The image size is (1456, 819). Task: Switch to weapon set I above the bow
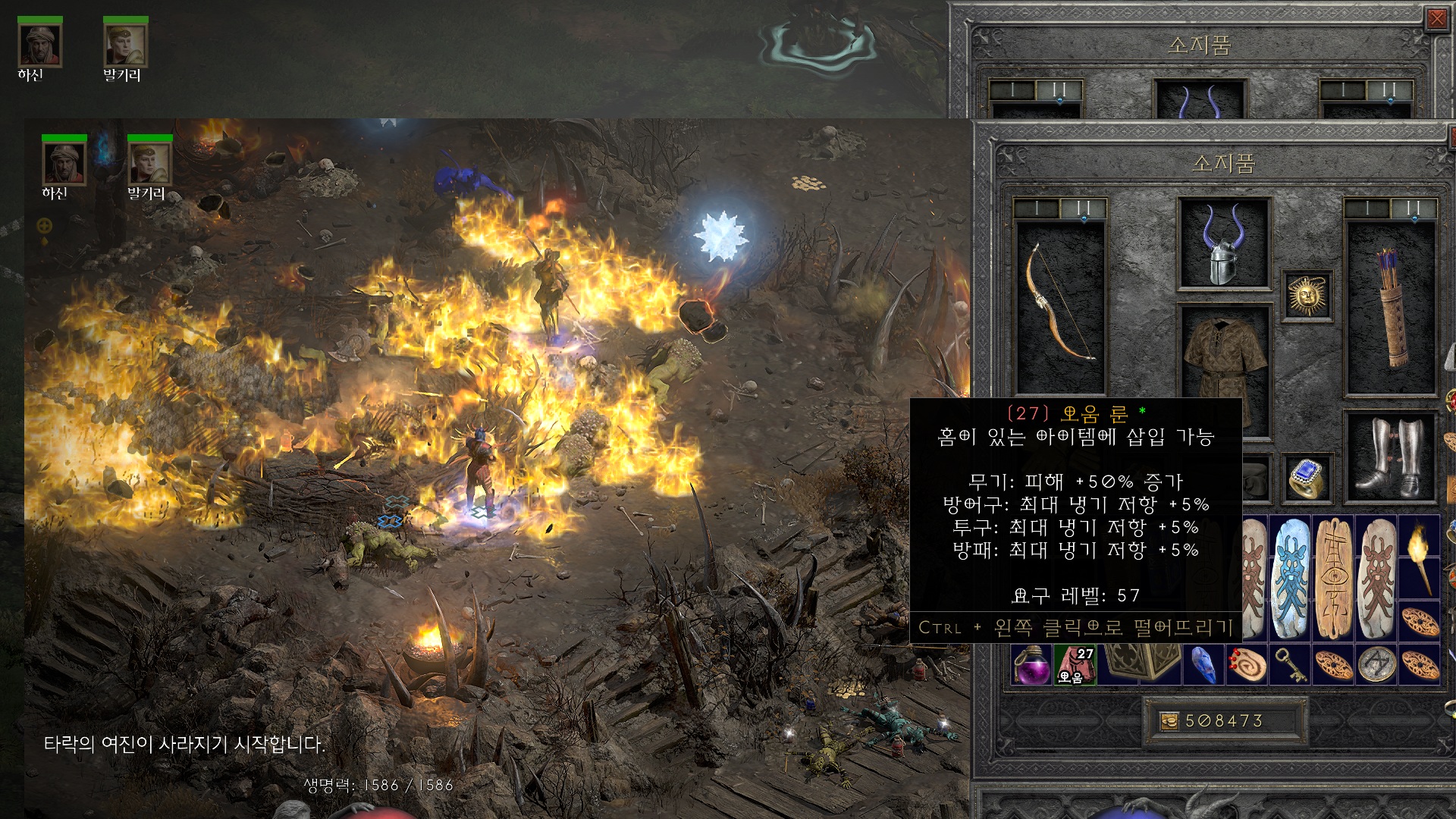(1036, 208)
